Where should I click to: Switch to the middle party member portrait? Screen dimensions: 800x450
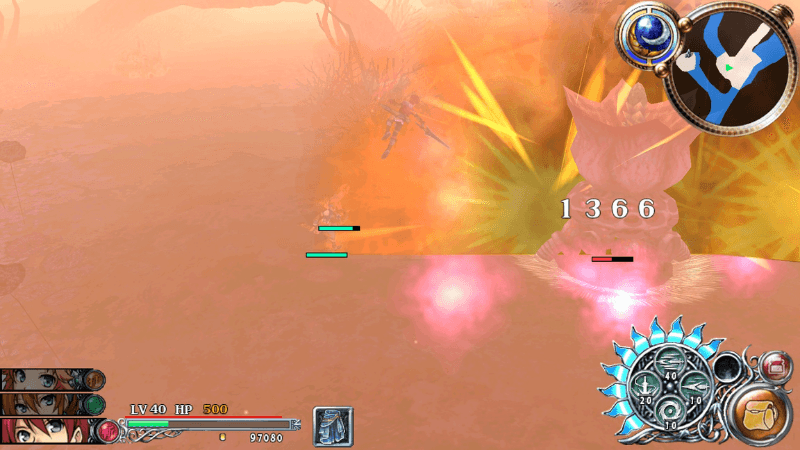click(50, 405)
